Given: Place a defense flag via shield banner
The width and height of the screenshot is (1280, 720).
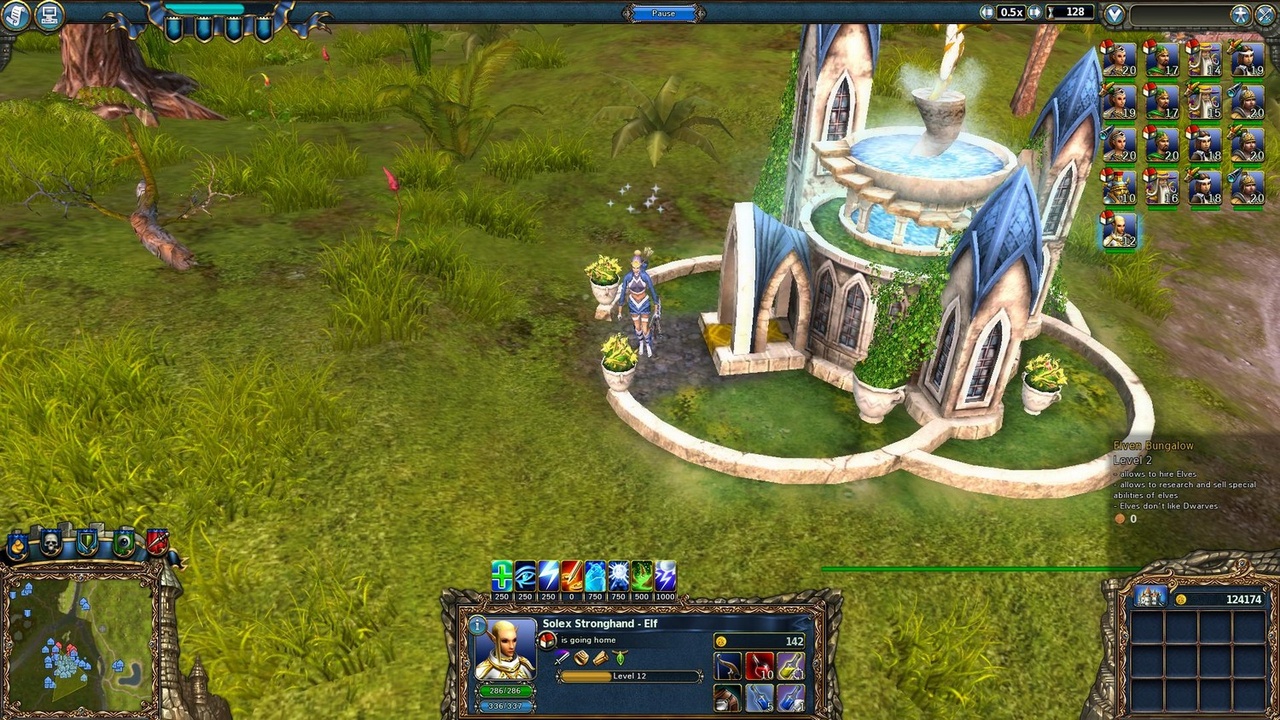Looking at the screenshot, I should 86,540.
